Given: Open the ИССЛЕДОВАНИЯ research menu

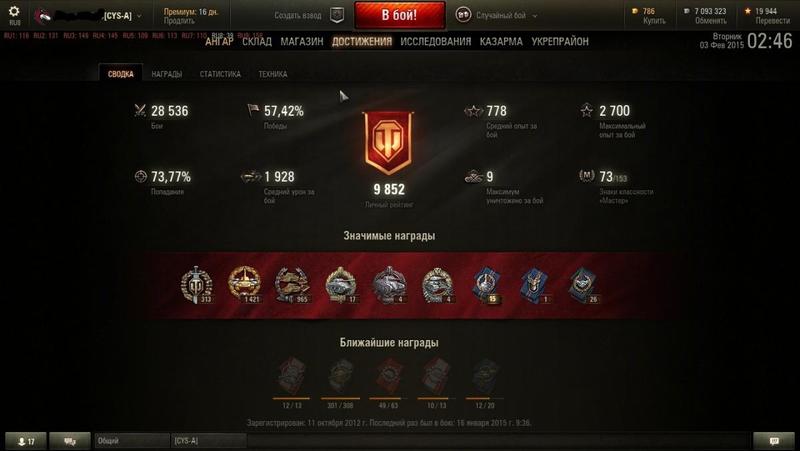Looking at the screenshot, I should (x=435, y=42).
